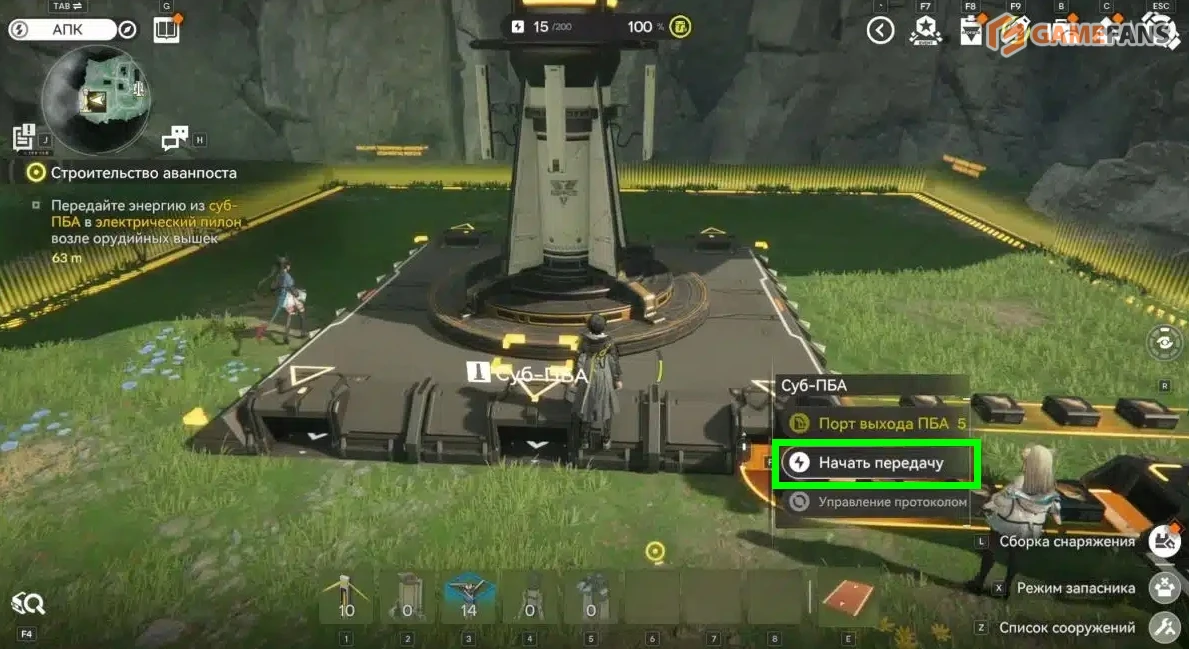This screenshot has width=1189, height=649.
Task: Collapse the top bar with the back arrow
Action: point(880,30)
